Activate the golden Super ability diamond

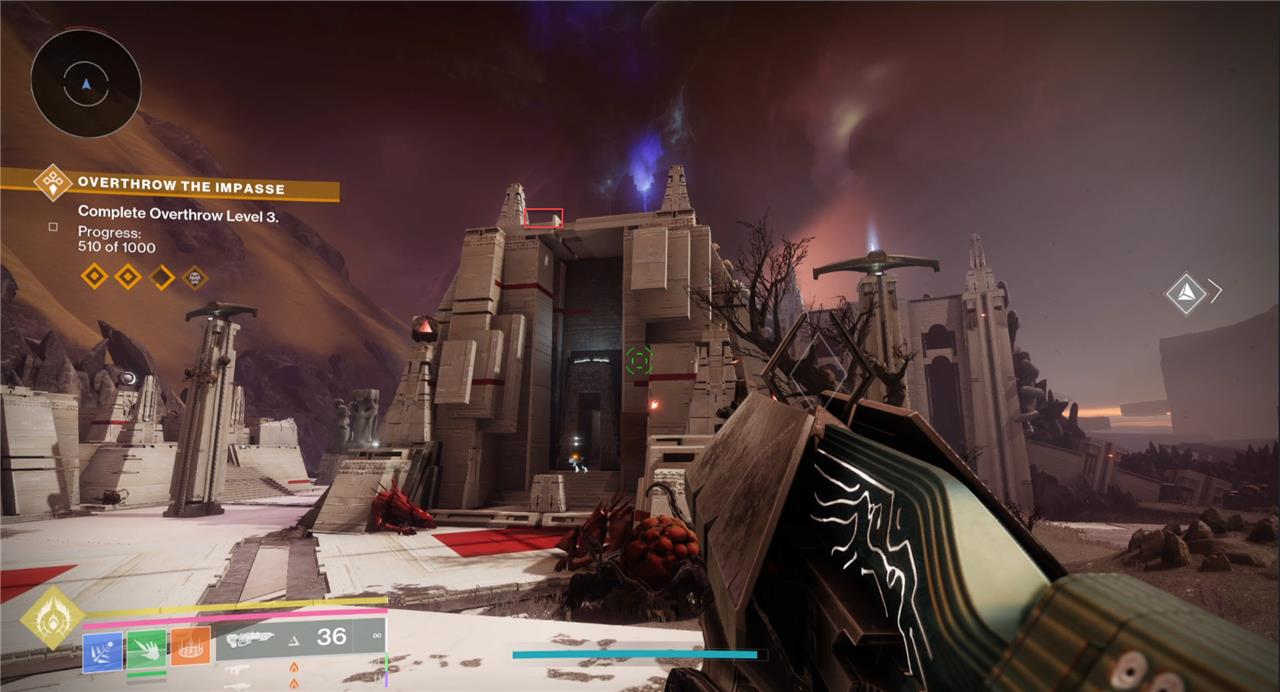click(52, 618)
